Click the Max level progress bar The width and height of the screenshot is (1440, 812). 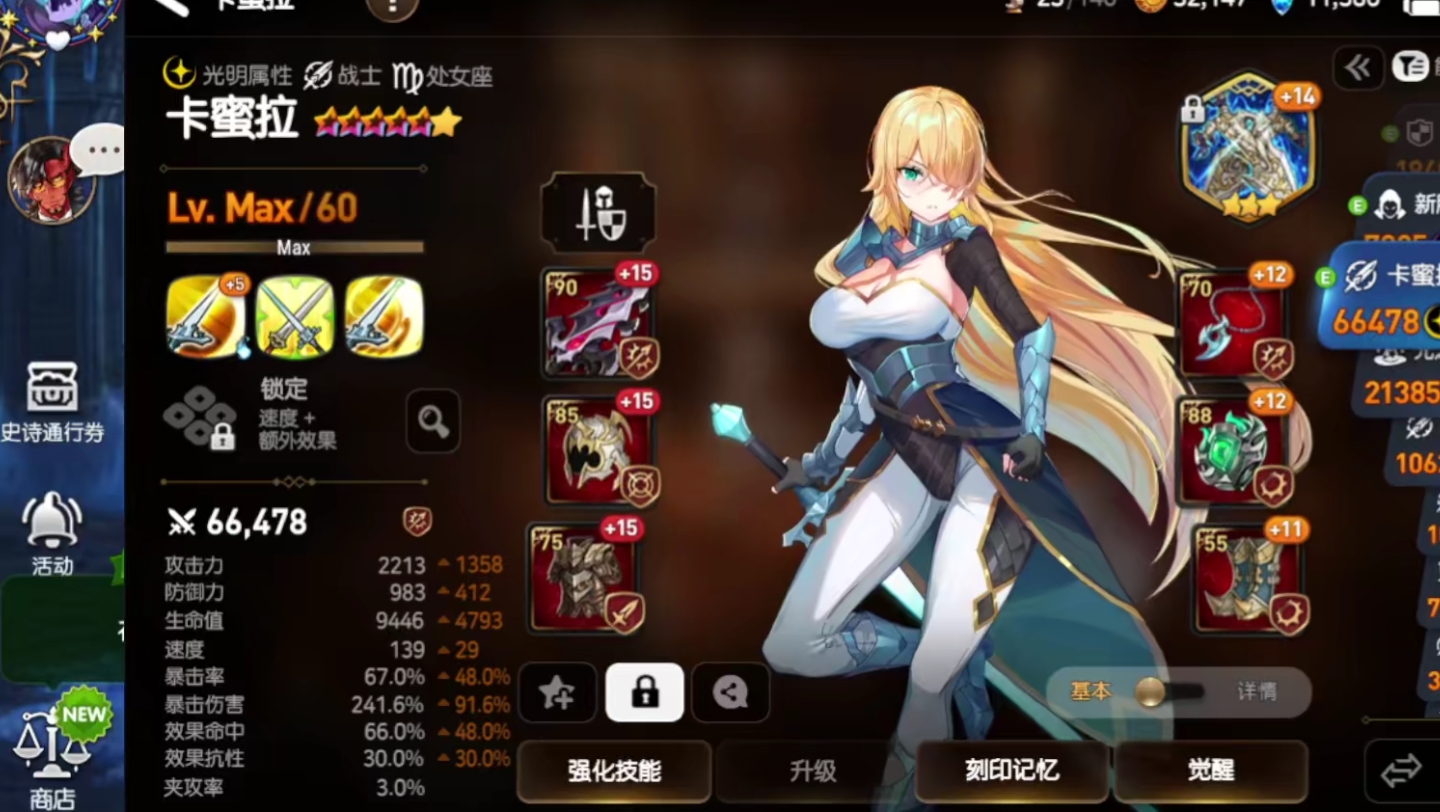tap(292, 246)
